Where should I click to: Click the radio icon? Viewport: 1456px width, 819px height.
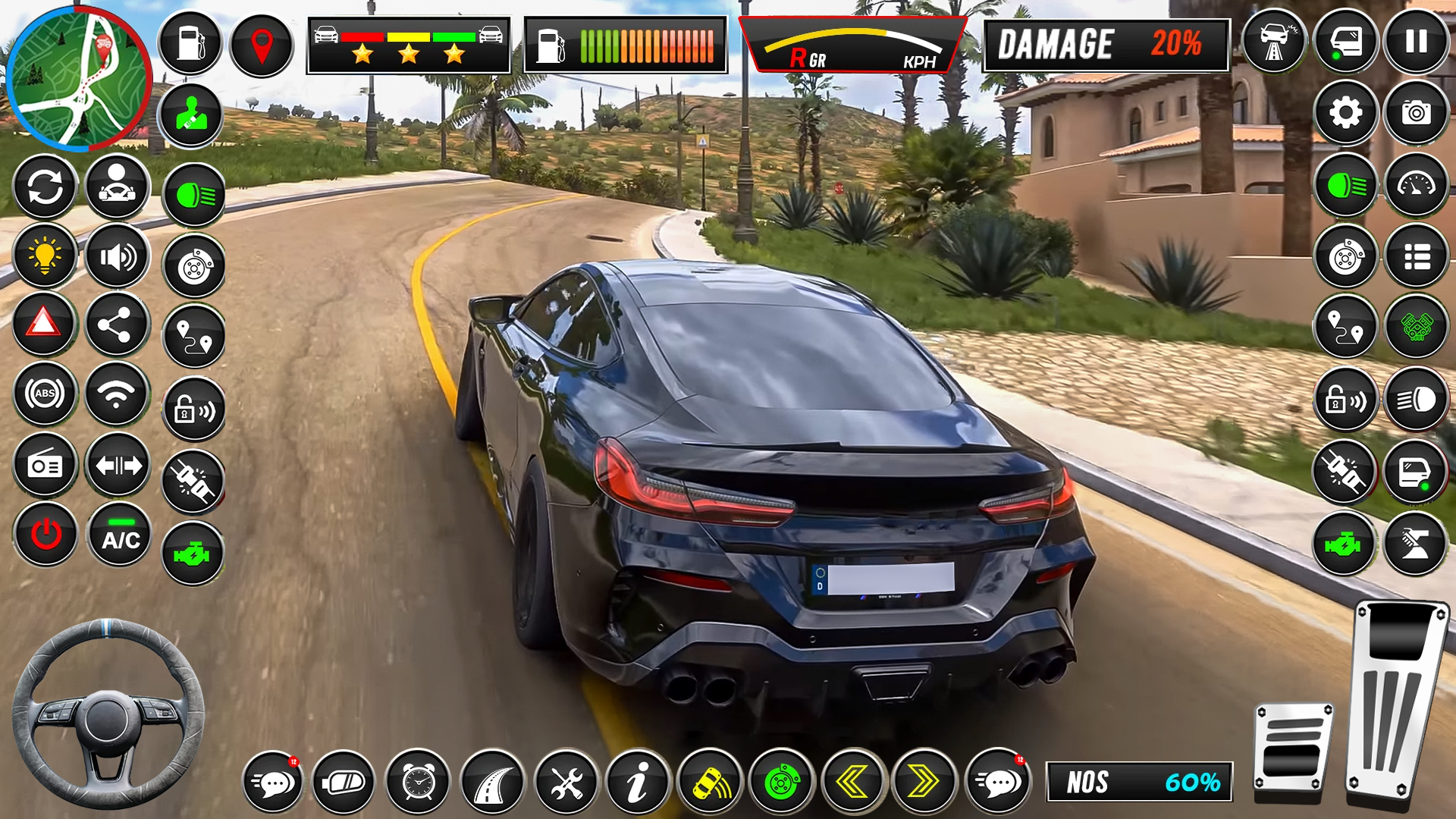point(45,465)
